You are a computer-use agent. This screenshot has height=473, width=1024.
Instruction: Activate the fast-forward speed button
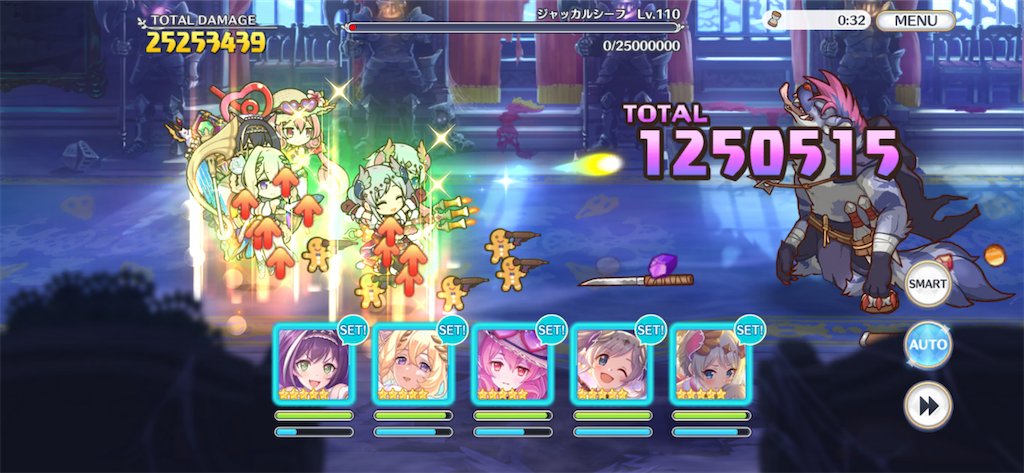pyautogui.click(x=927, y=405)
